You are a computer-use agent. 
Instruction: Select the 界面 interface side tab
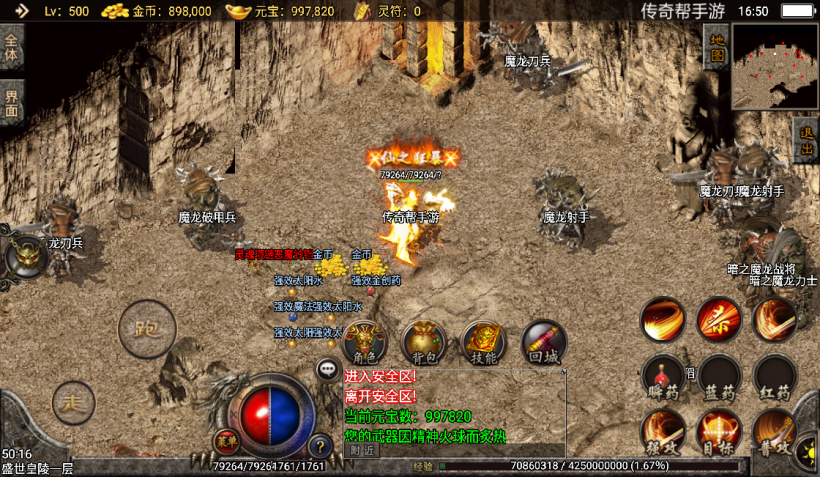(x=12, y=102)
